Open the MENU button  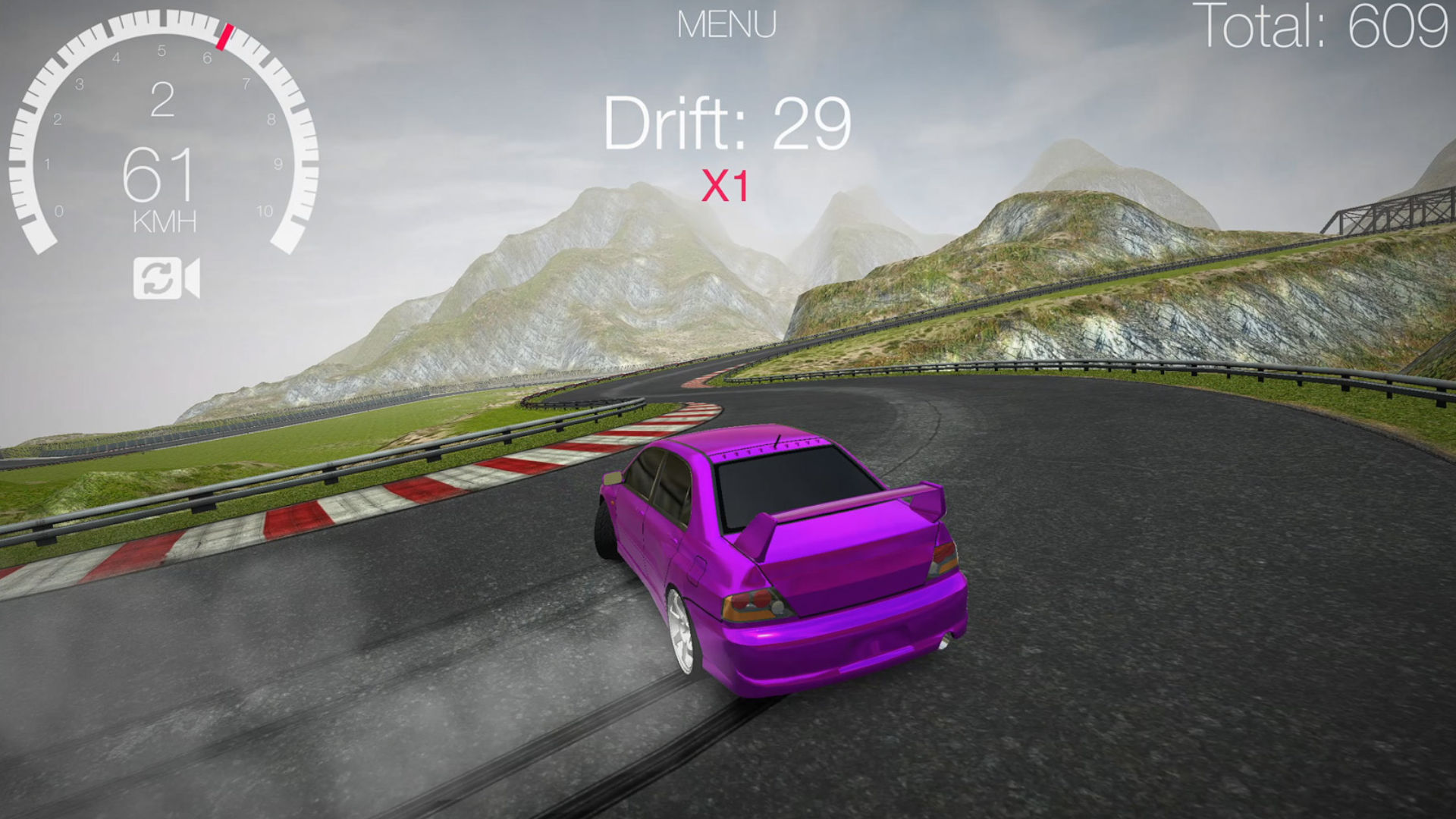[x=726, y=25]
